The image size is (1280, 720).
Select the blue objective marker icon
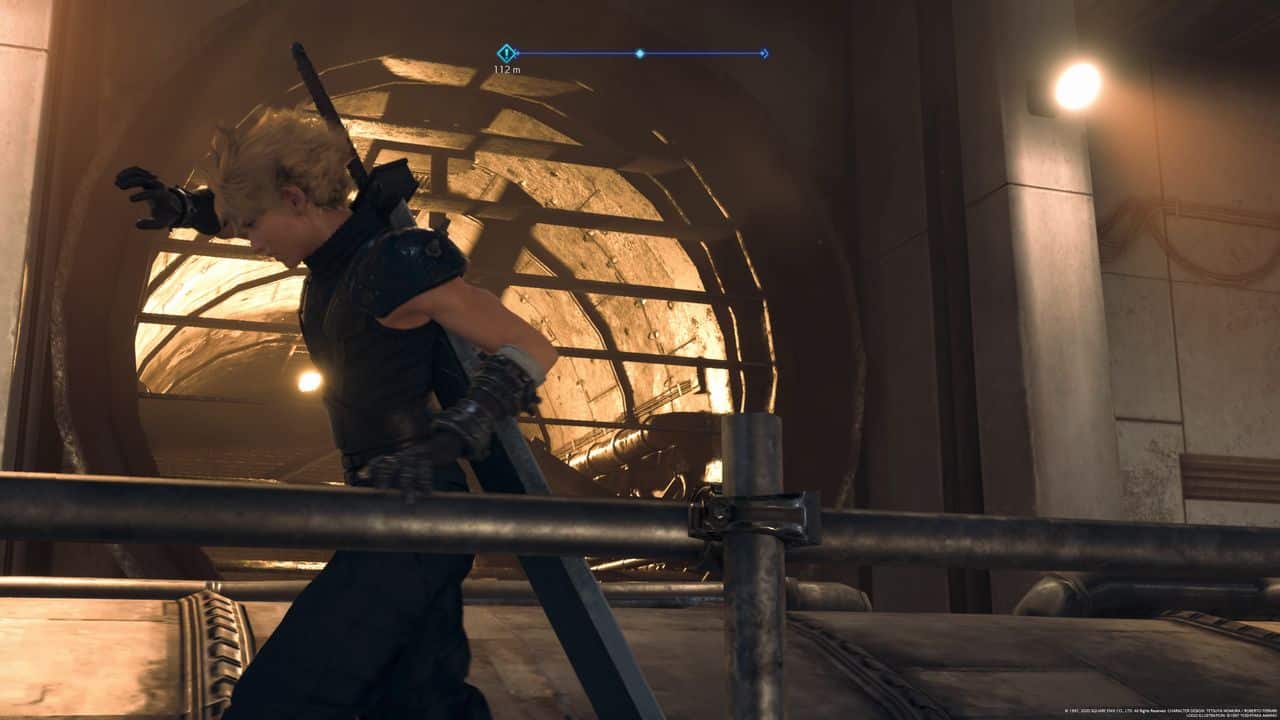pyautogui.click(x=507, y=53)
